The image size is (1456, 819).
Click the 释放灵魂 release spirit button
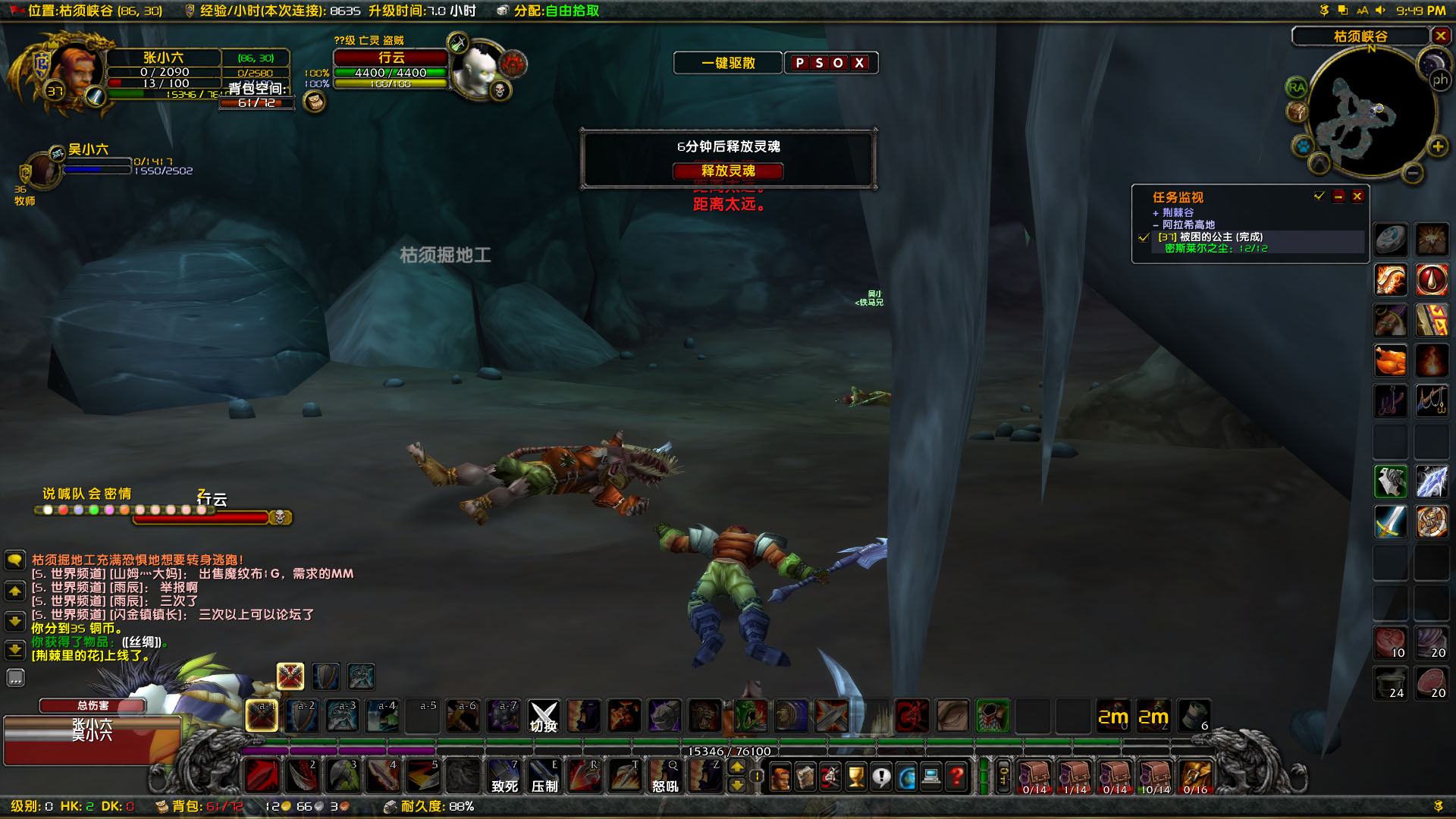pyautogui.click(x=729, y=171)
